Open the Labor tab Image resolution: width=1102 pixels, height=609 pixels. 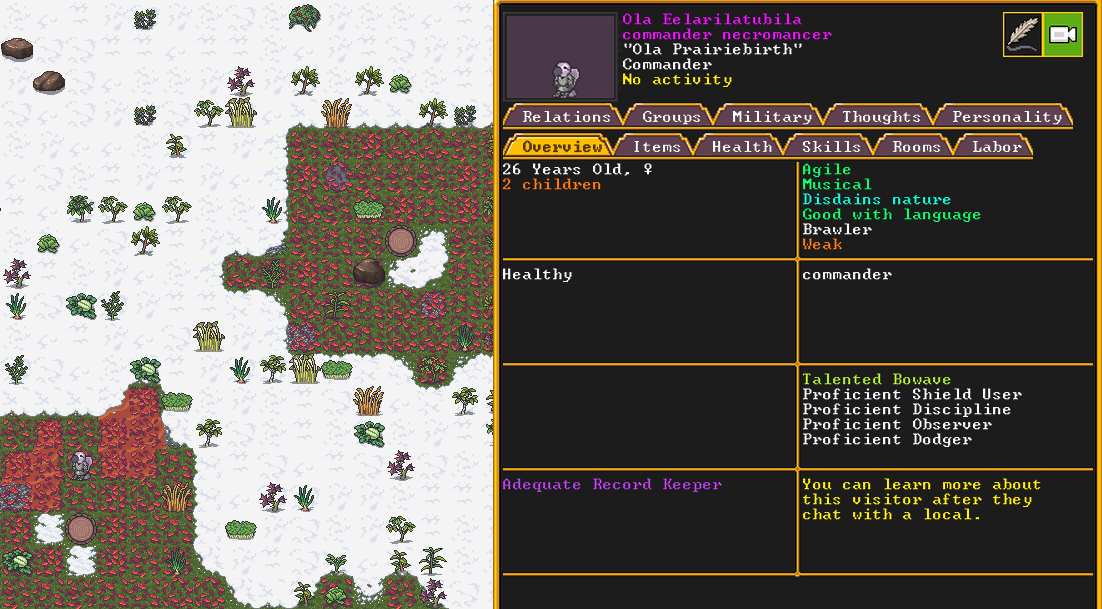pos(997,147)
